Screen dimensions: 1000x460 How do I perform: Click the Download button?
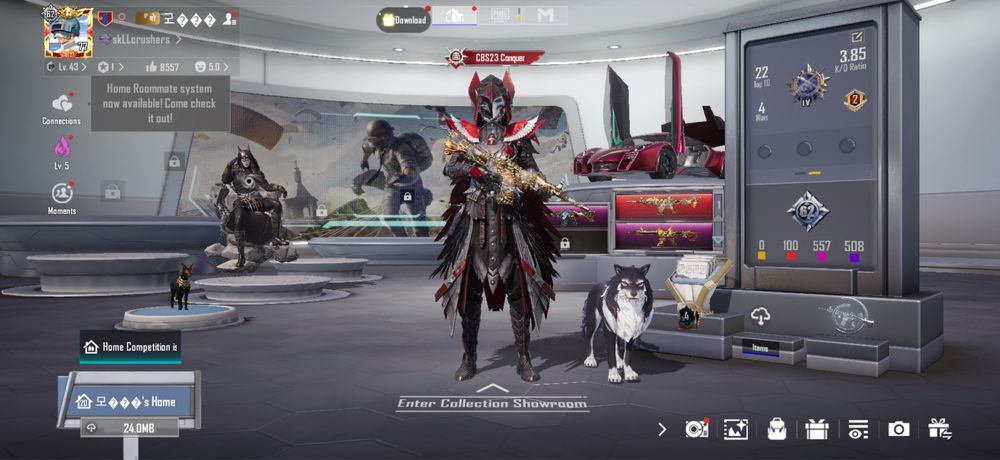pyautogui.click(x=404, y=19)
